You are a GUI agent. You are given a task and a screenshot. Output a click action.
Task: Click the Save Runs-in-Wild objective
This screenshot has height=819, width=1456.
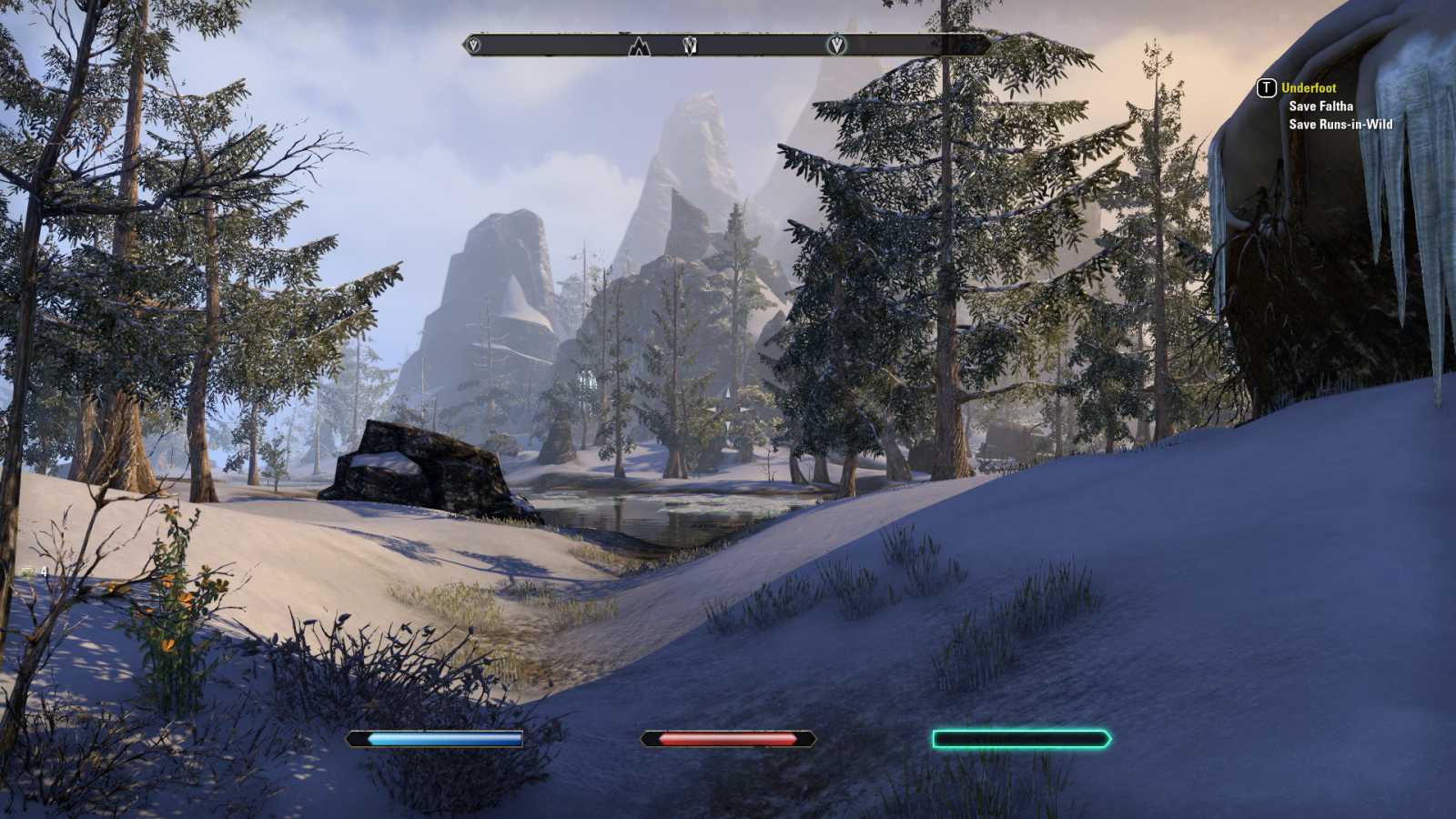pos(1340,125)
